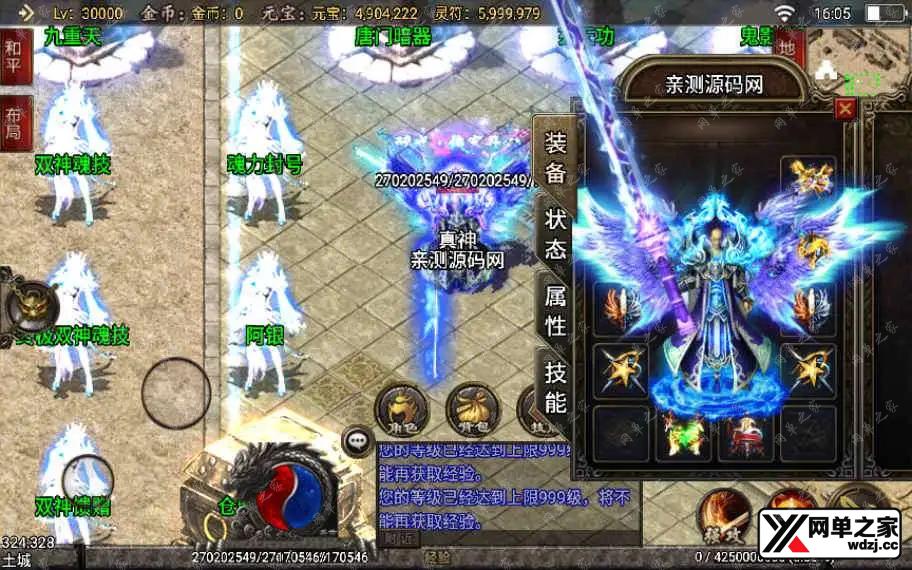This screenshot has height=570, width=912.
Task: Toggle the 和平 peace attack mode button
Action: coord(16,56)
